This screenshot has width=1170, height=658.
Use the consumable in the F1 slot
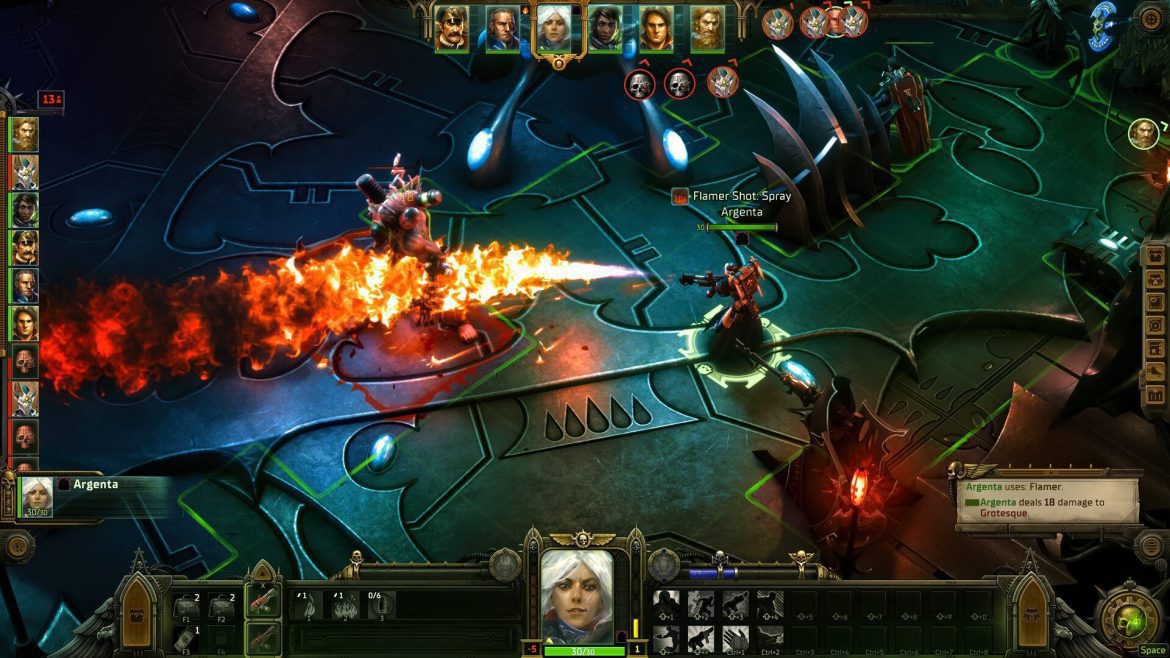(187, 606)
